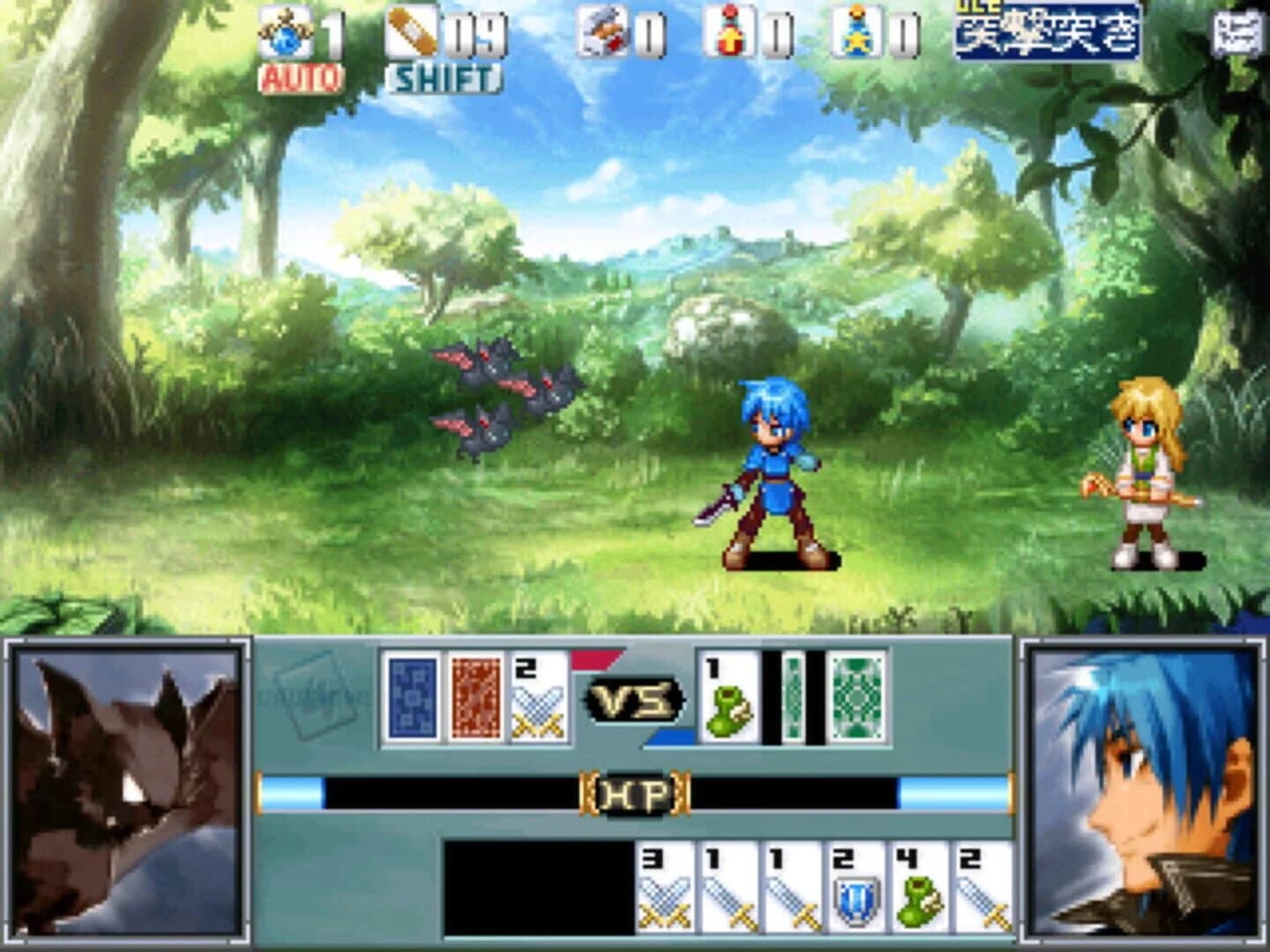Image resolution: width=1270 pixels, height=952 pixels.
Task: Click the red potion character counter icon
Action: (727, 33)
